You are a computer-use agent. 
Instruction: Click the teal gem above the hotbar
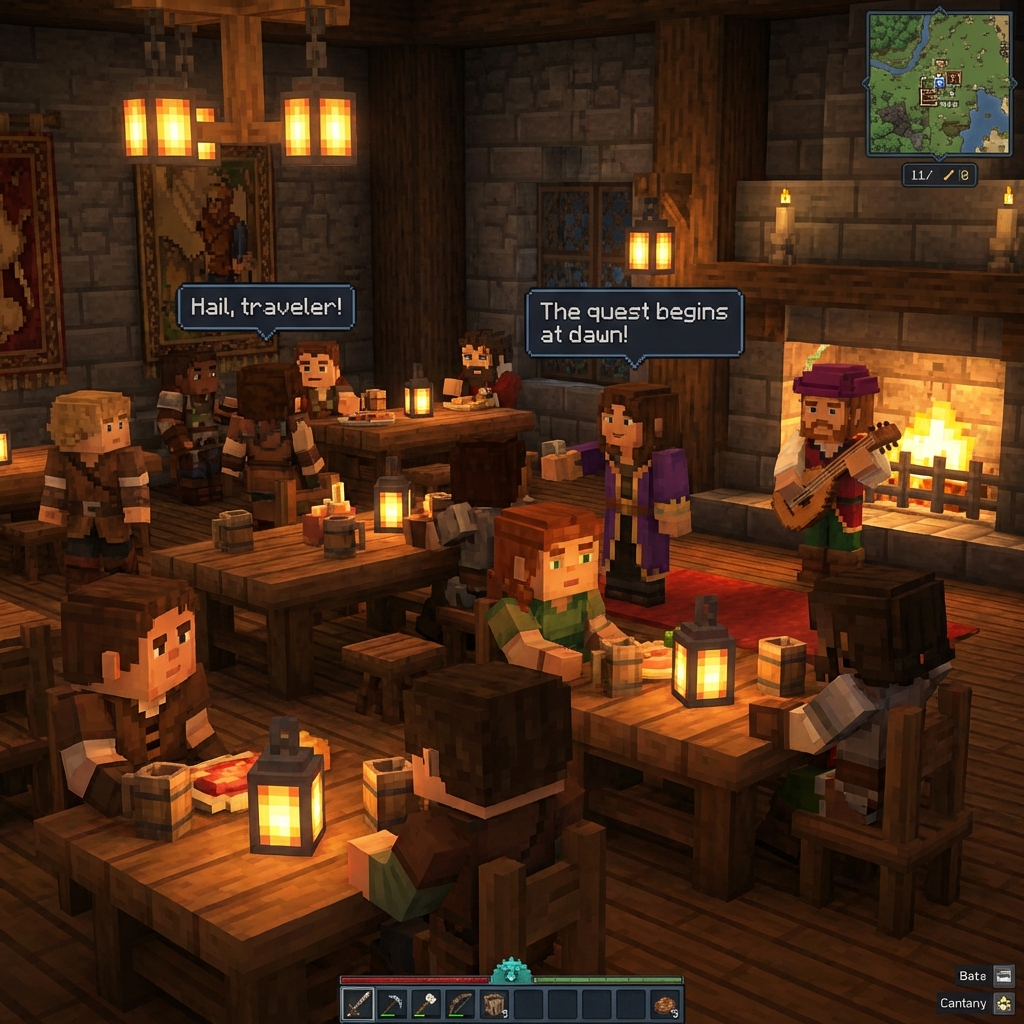[x=511, y=972]
